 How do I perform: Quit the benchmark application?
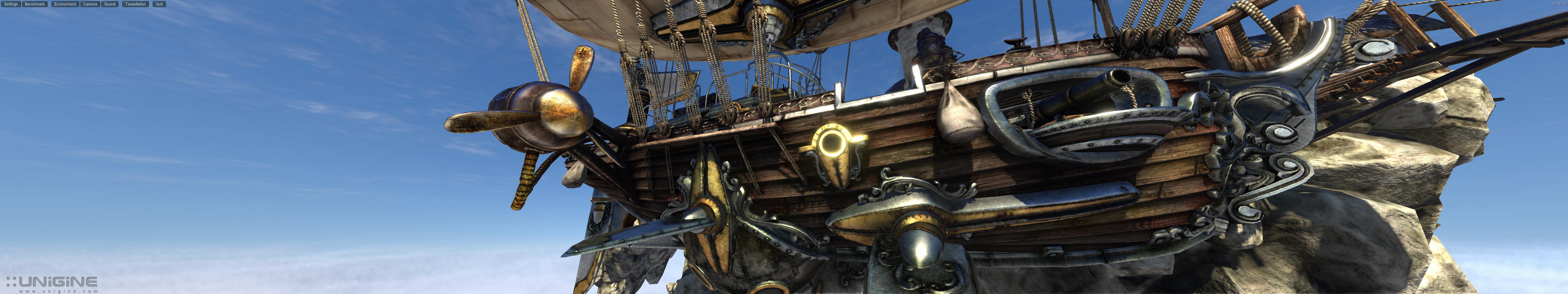pyautogui.click(x=159, y=4)
